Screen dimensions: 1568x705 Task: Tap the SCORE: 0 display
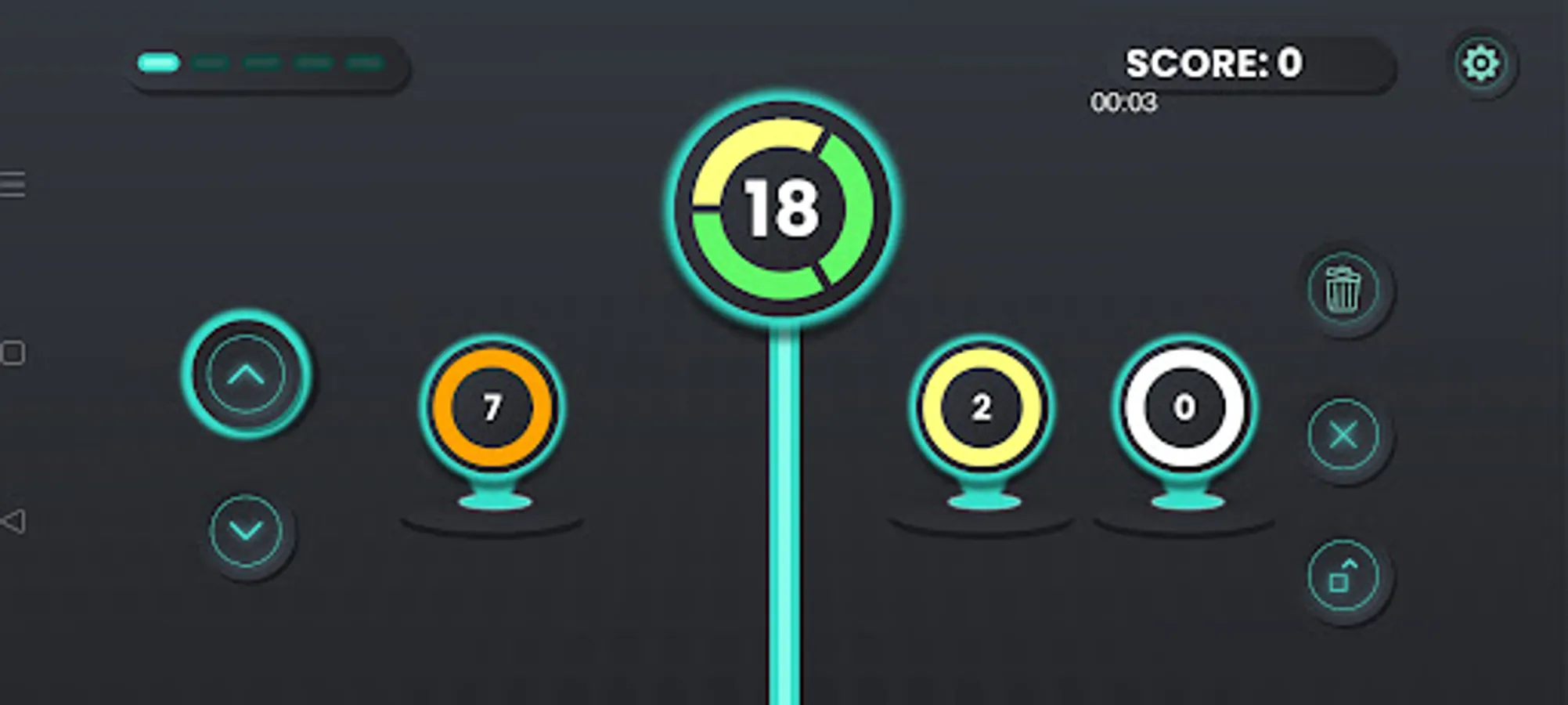[1213, 63]
